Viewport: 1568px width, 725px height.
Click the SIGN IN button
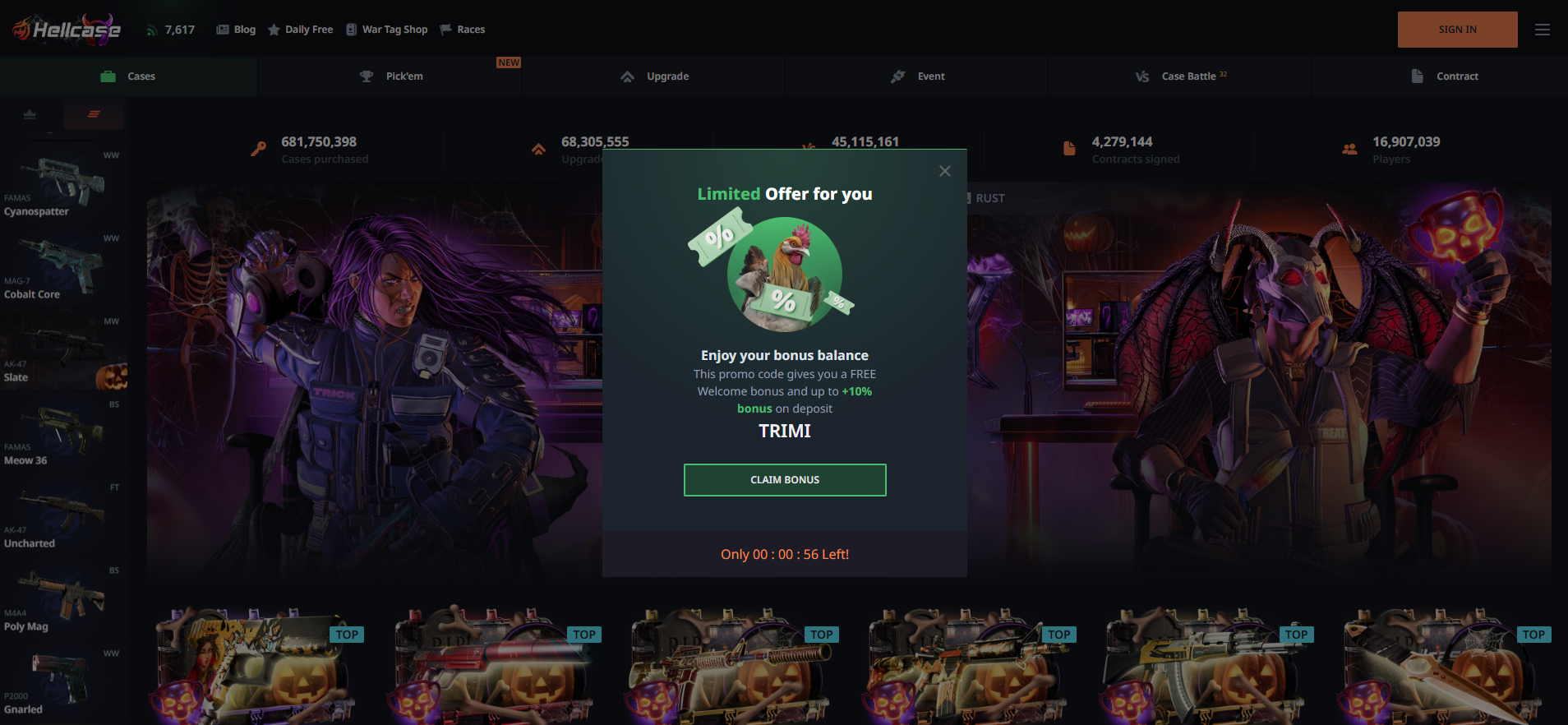(1458, 29)
